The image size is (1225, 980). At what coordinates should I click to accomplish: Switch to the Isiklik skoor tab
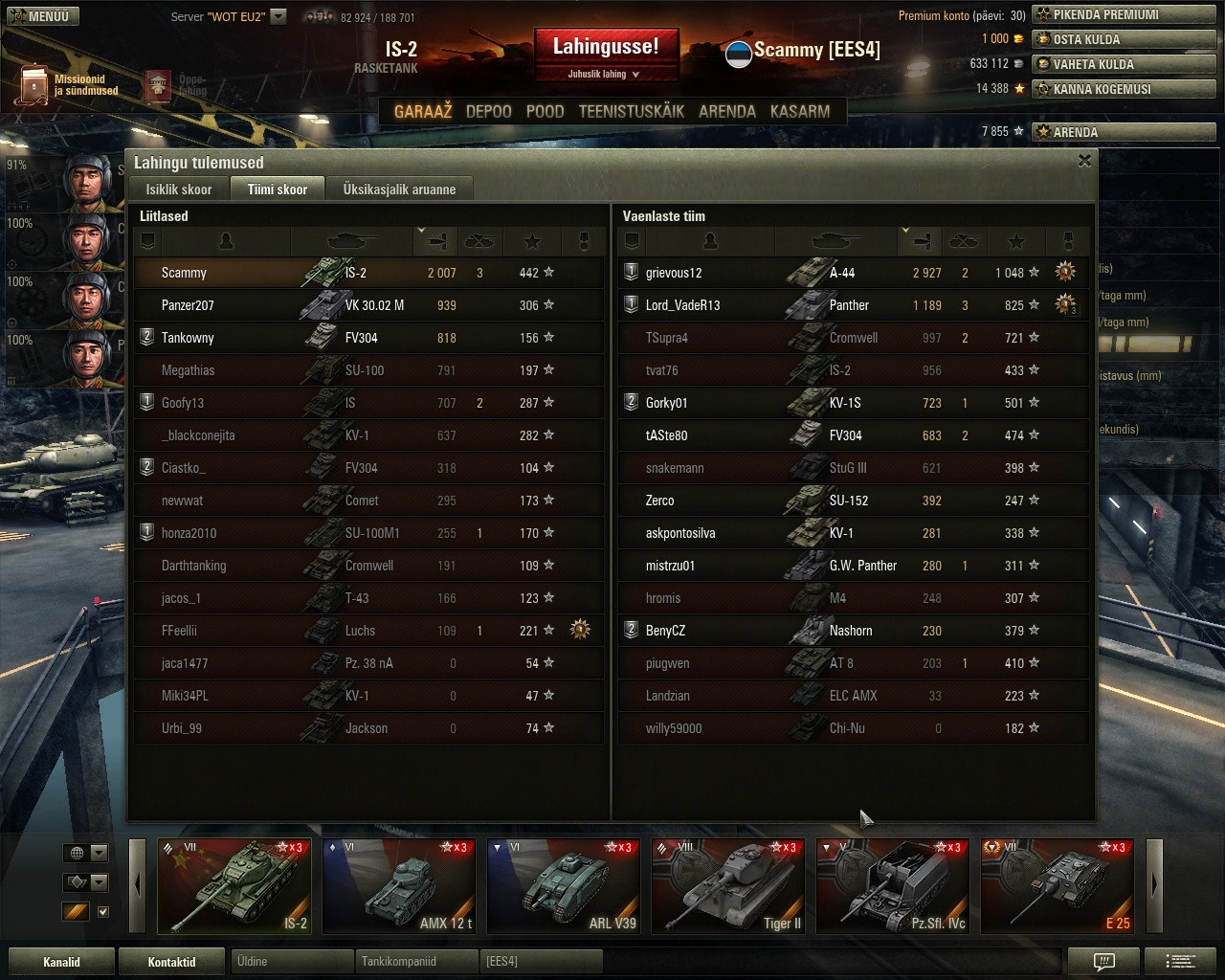click(x=179, y=189)
